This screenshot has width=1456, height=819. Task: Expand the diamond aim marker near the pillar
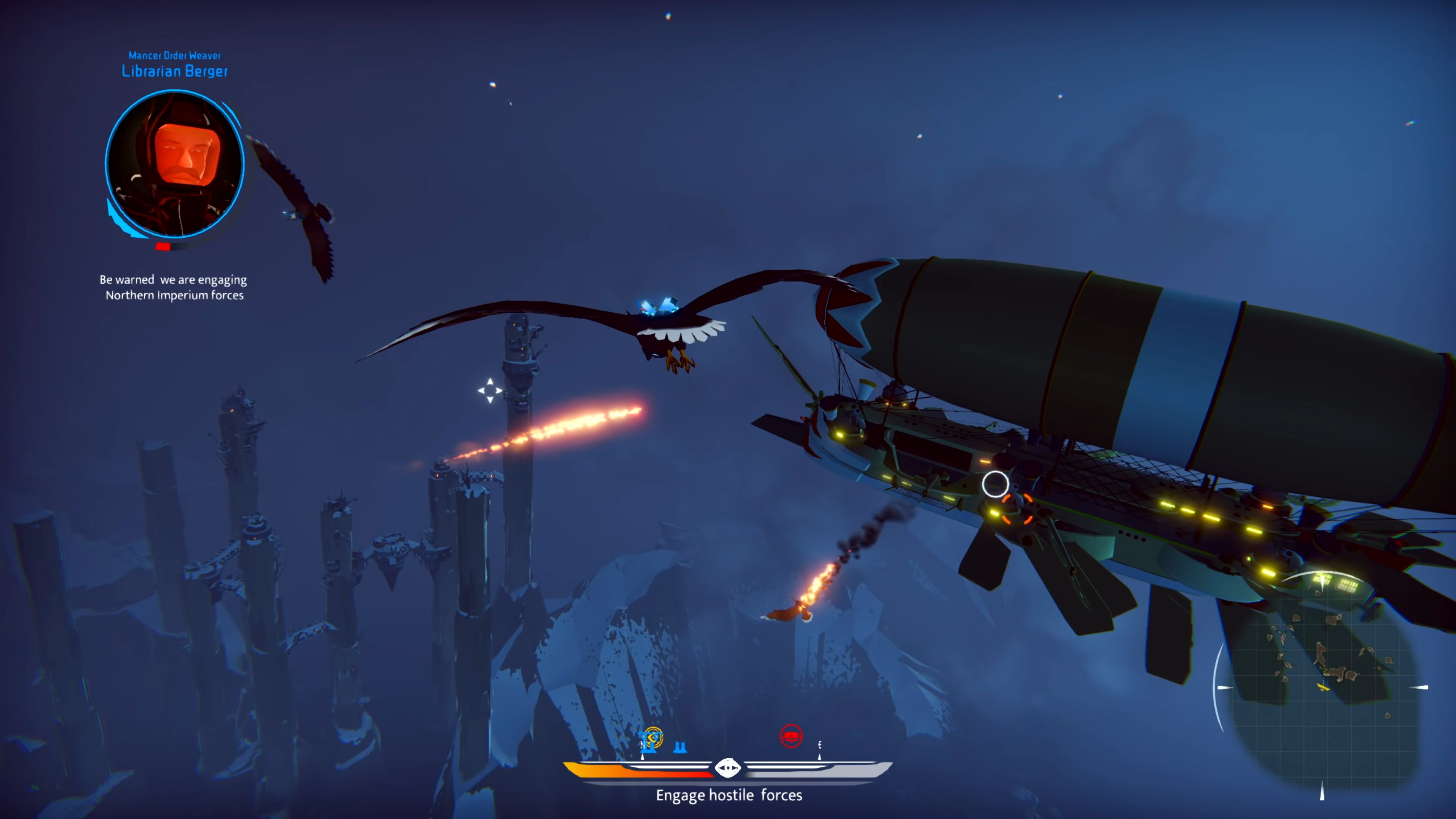pos(490,390)
